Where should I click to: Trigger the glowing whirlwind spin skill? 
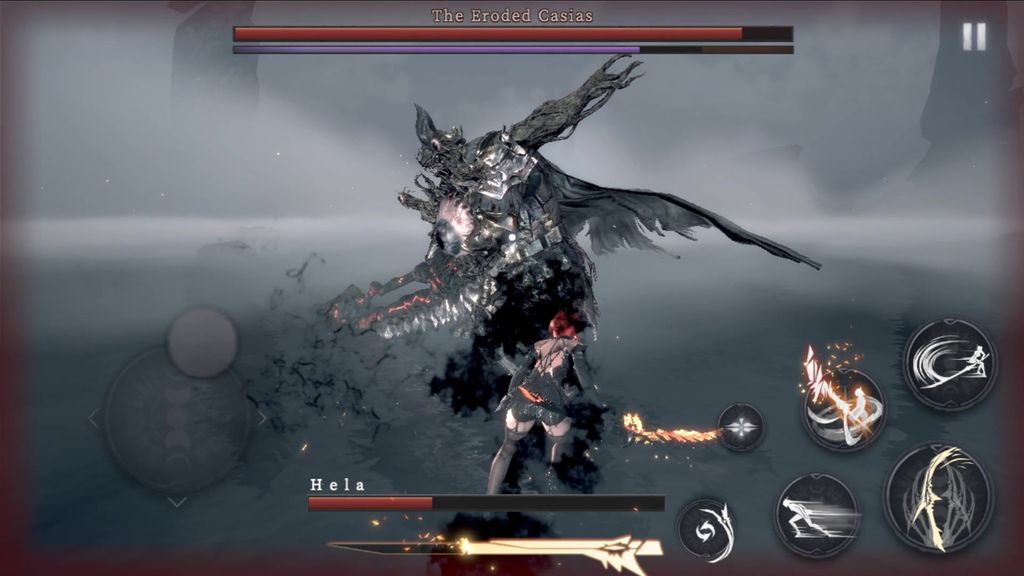[x=843, y=409]
